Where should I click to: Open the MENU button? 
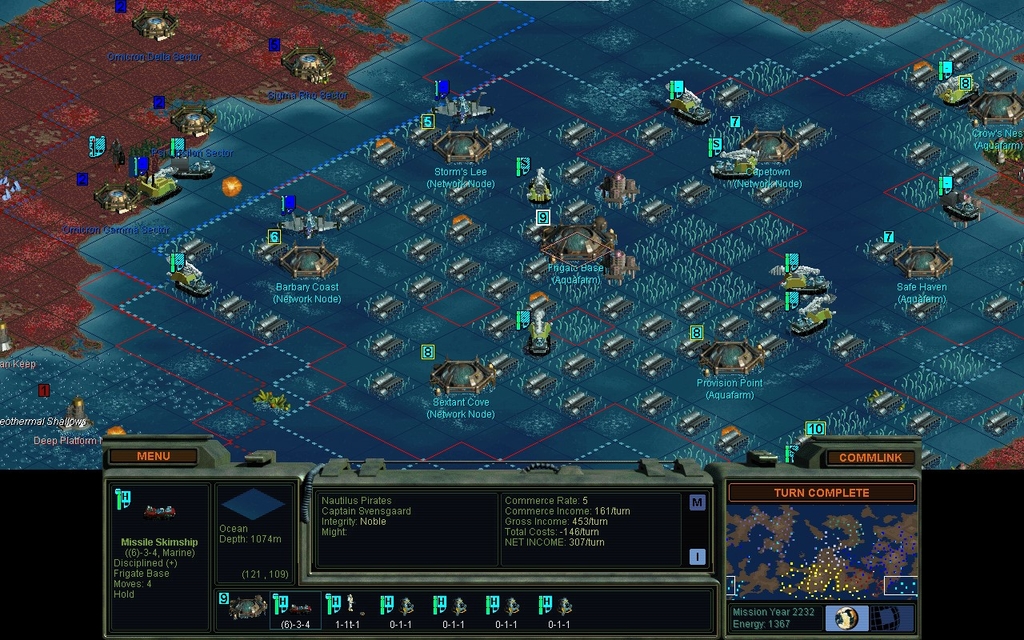click(153, 456)
